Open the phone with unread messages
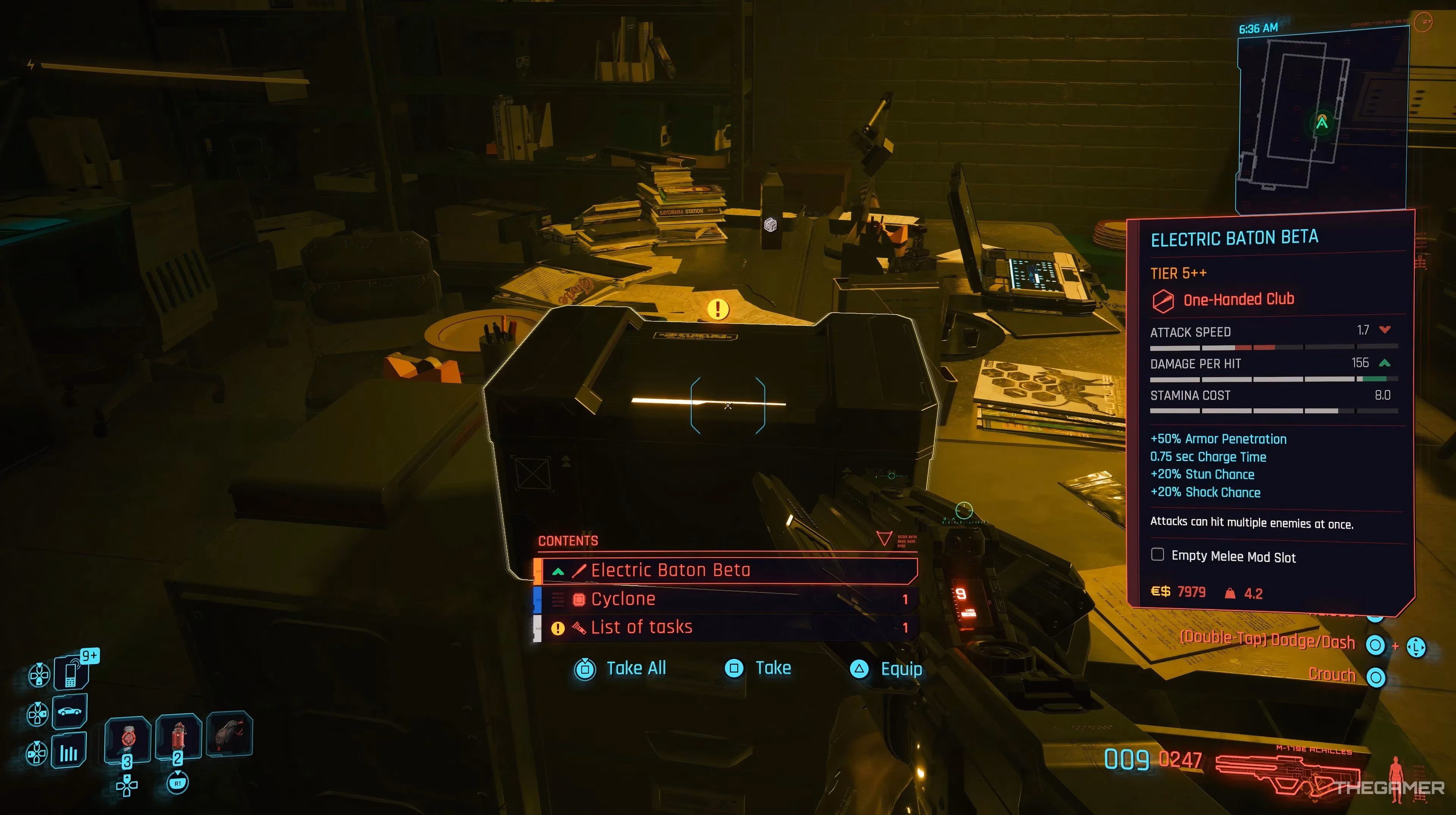The image size is (1456, 815). pyautogui.click(x=71, y=673)
